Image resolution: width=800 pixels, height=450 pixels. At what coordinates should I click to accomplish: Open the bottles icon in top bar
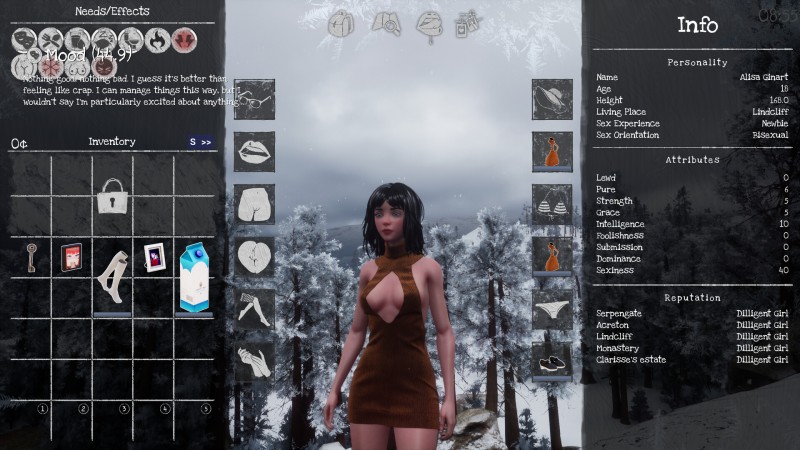pyautogui.click(x=467, y=23)
